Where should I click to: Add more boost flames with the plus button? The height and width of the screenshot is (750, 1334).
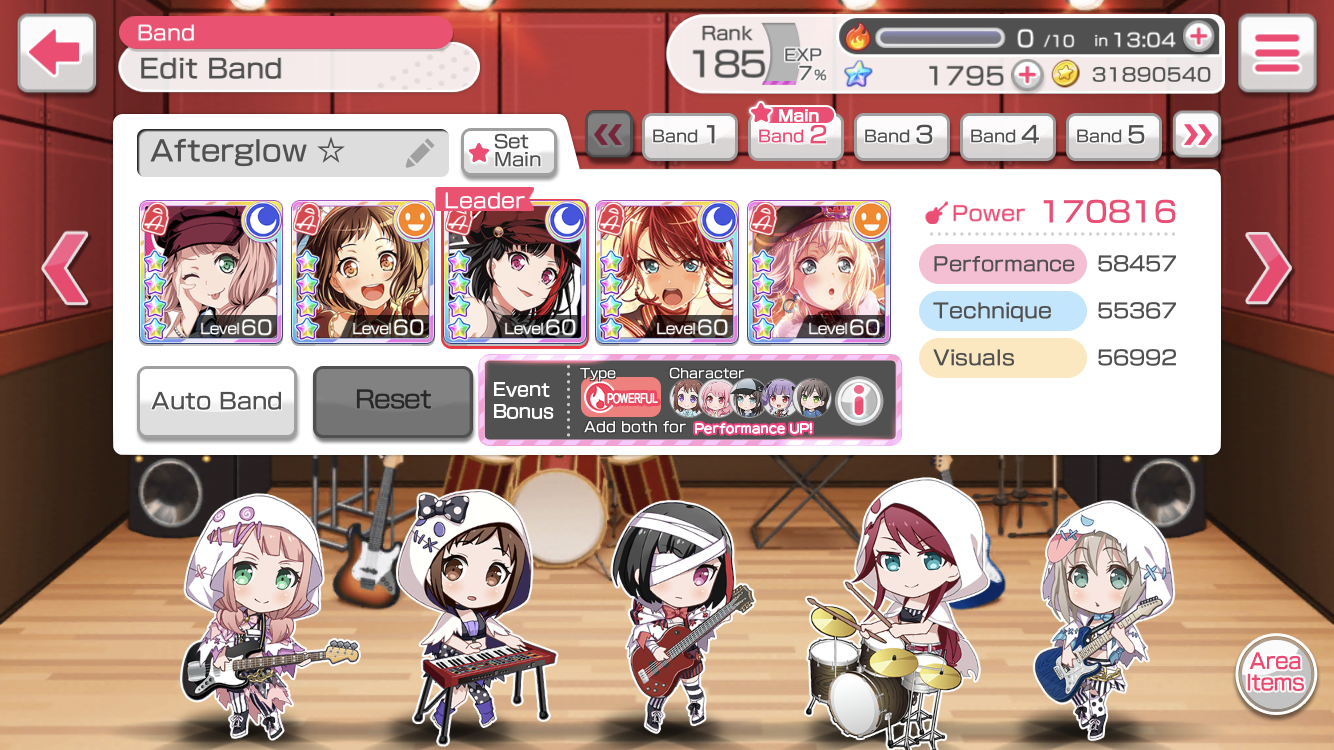coord(1197,38)
